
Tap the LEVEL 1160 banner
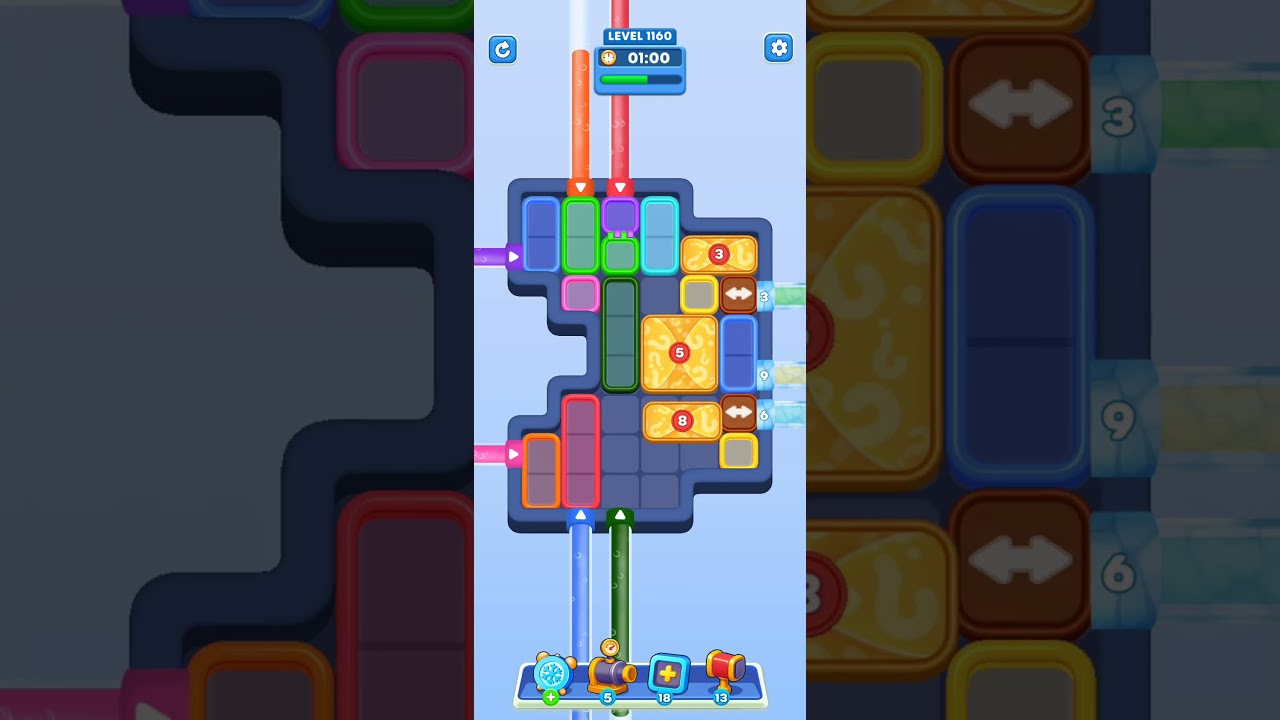(x=639, y=36)
